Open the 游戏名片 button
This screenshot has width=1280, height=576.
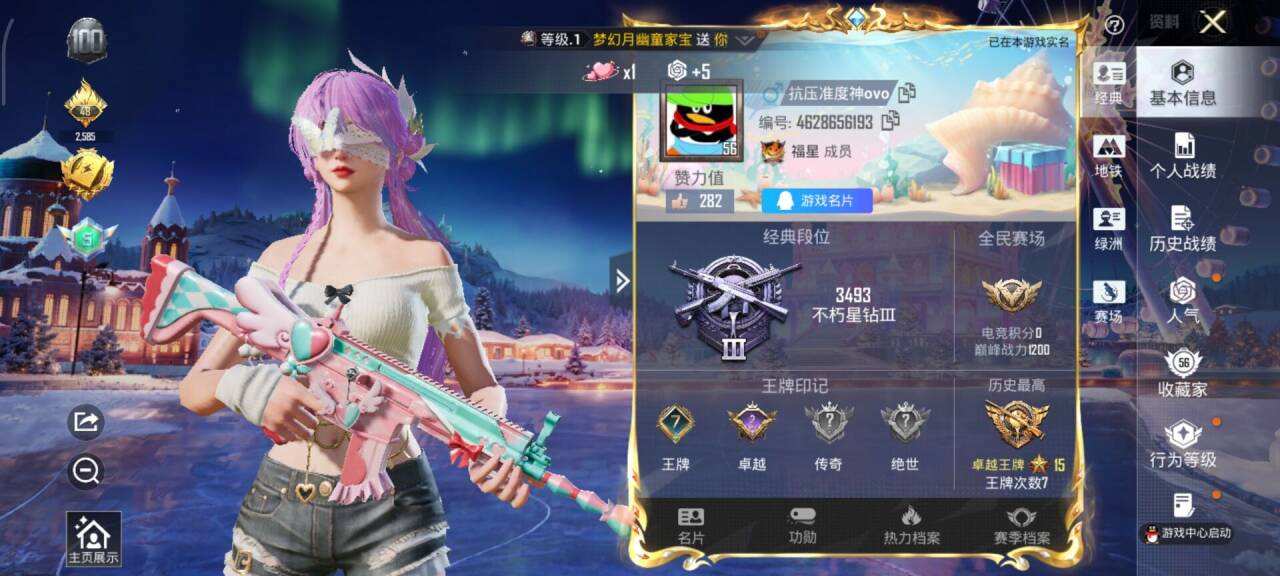point(817,201)
